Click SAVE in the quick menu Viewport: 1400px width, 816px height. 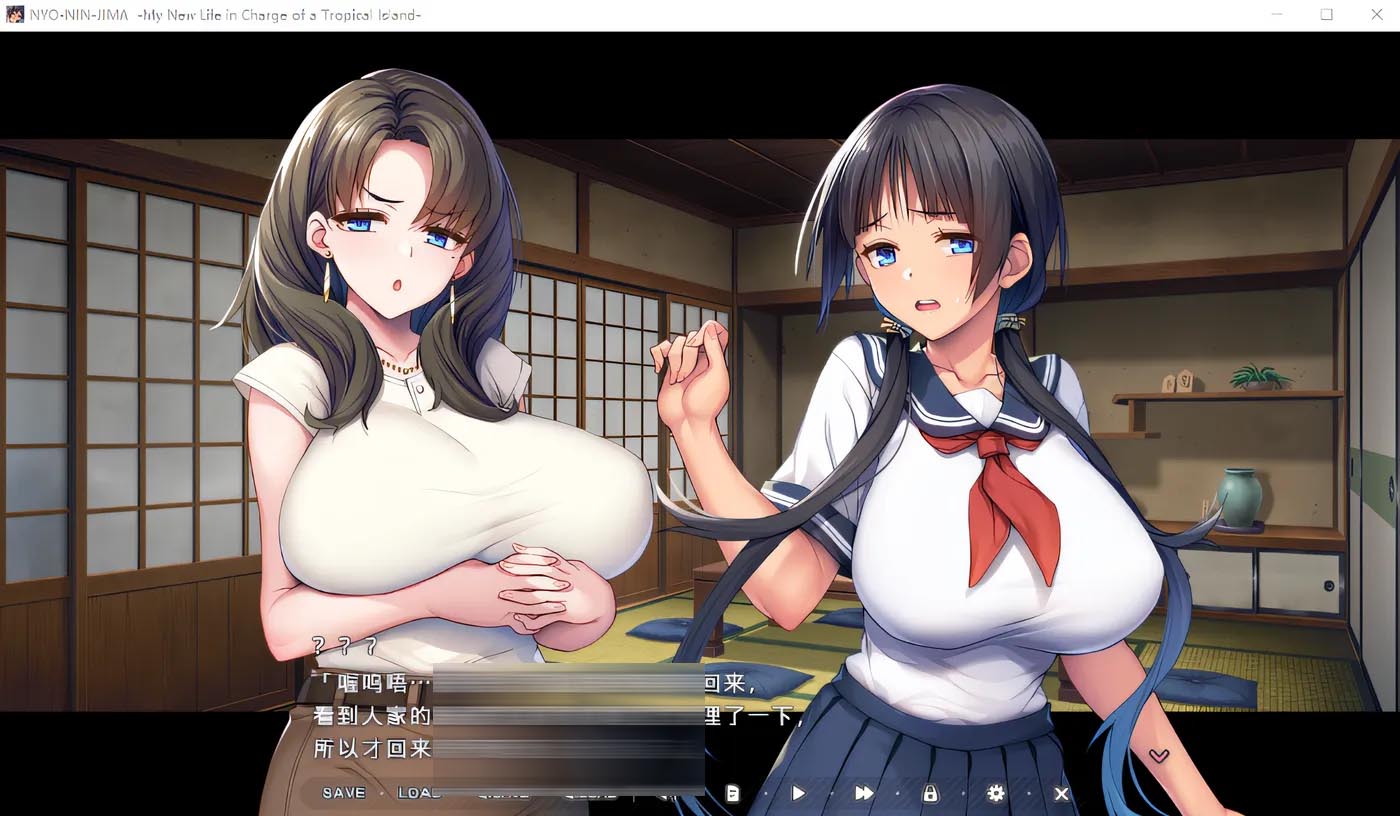coord(343,792)
